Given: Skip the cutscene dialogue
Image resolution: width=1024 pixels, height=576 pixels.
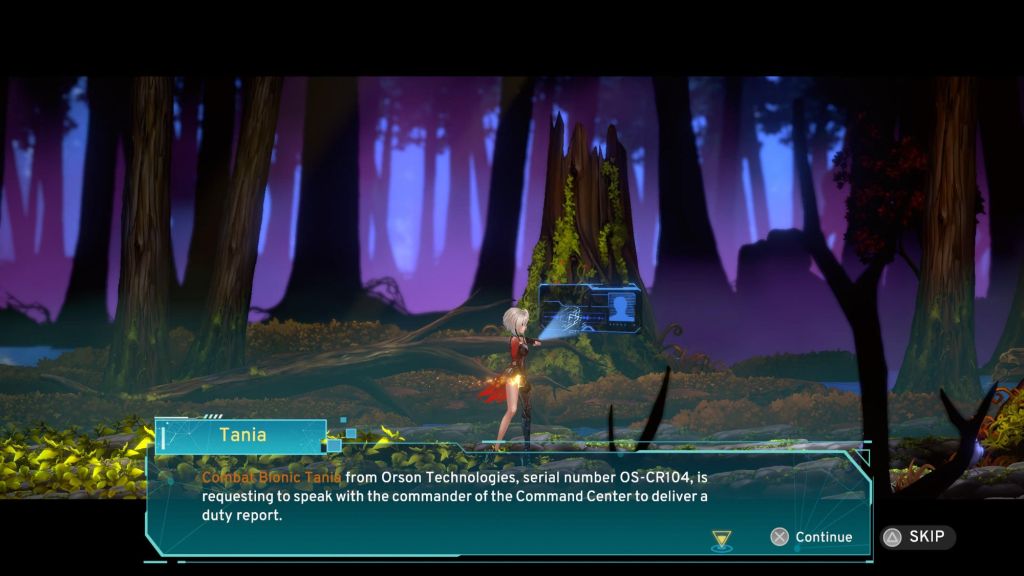Looking at the screenshot, I should (917, 537).
